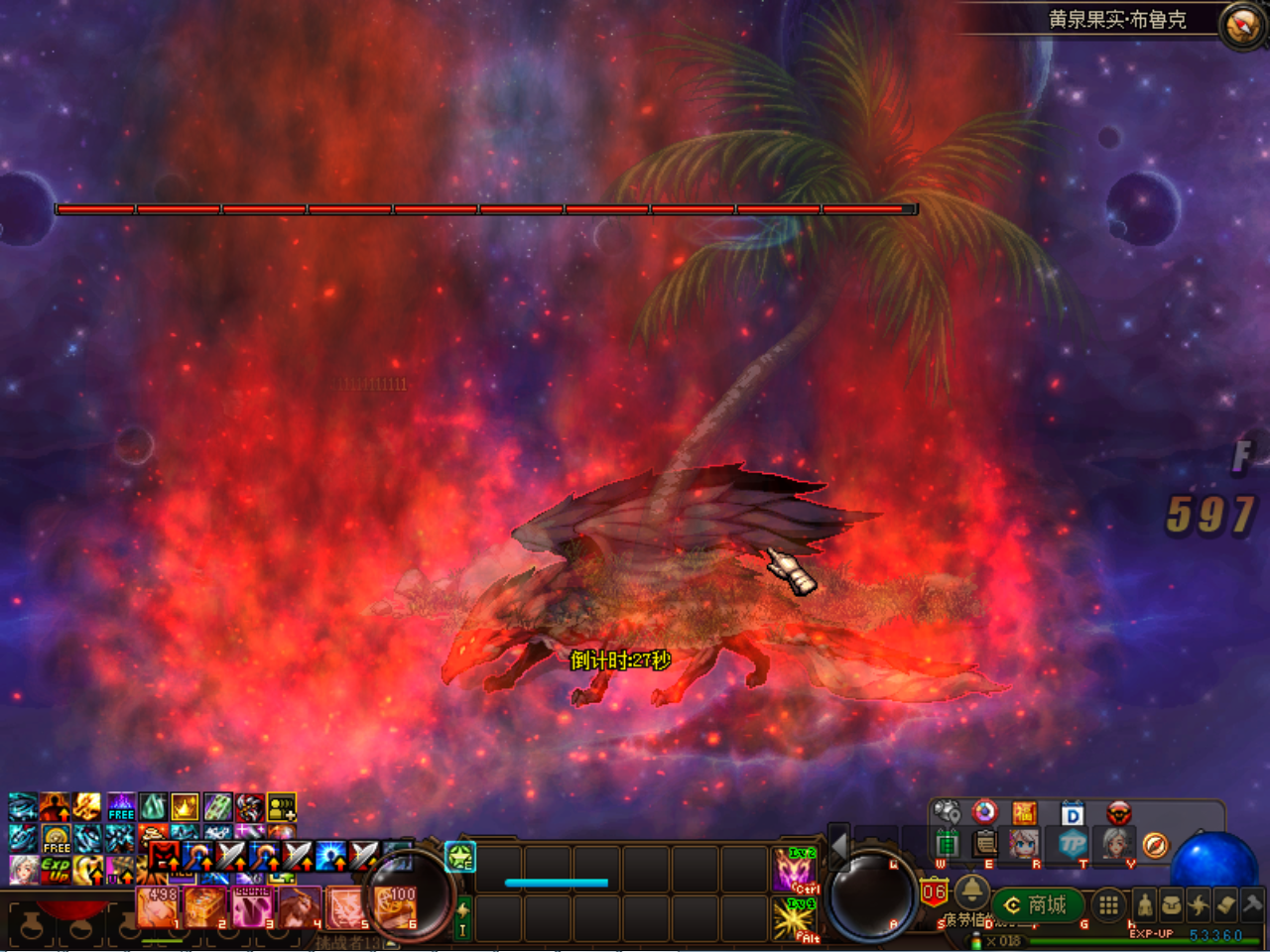Open the blue D attendance calendar icon
The width and height of the screenshot is (1270, 952).
[x=1073, y=813]
